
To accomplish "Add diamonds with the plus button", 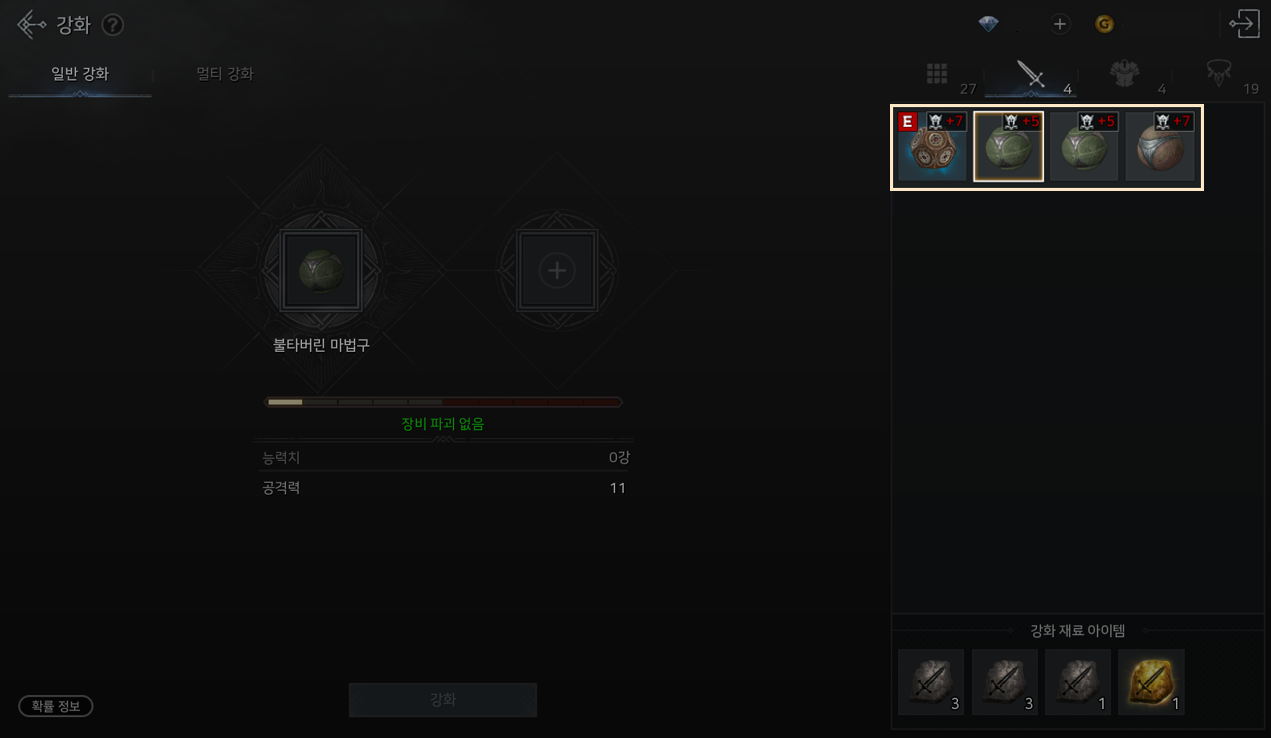I will [x=1060, y=24].
